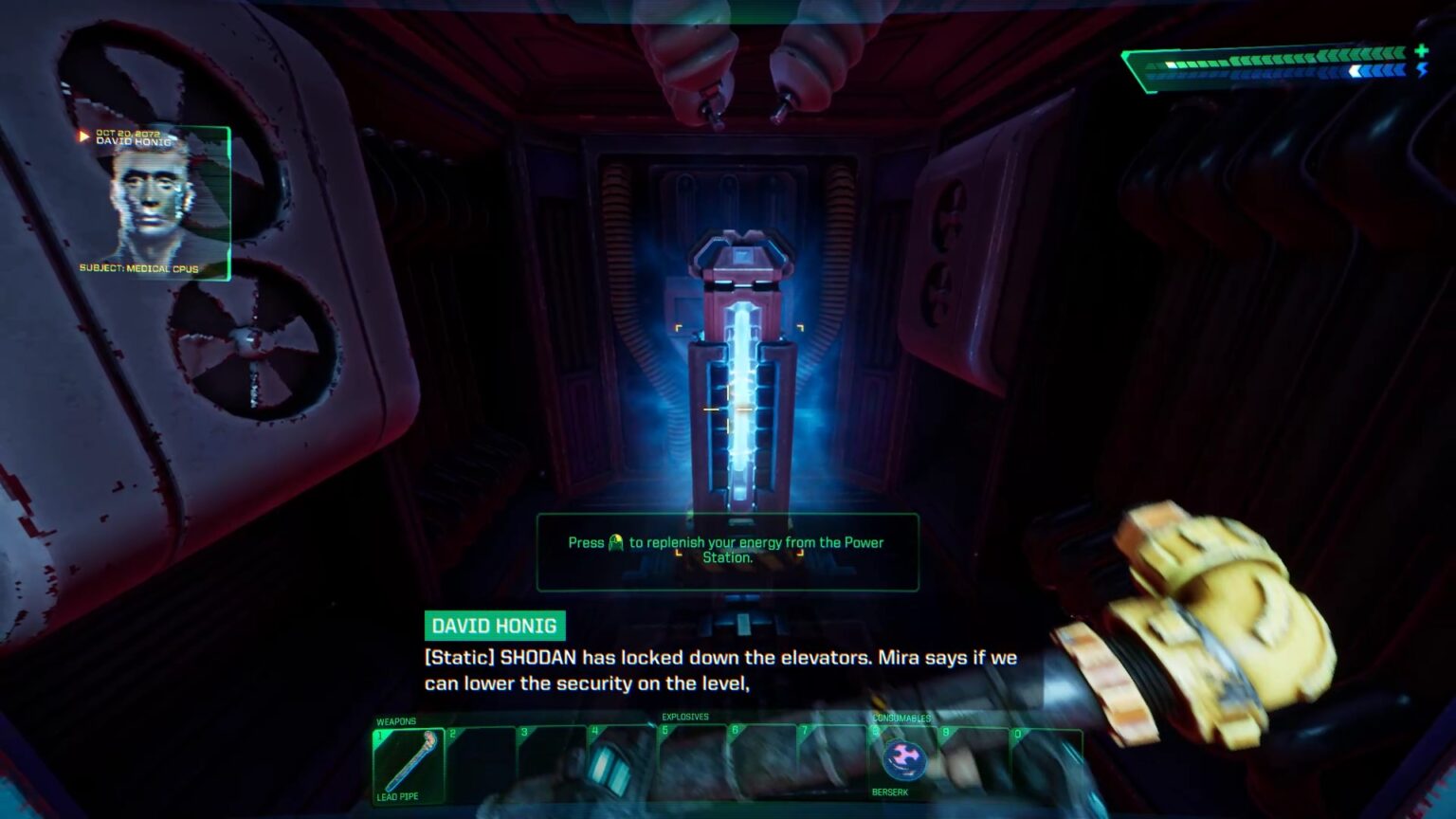Click the orange play triangle on the audio log

[83, 137]
